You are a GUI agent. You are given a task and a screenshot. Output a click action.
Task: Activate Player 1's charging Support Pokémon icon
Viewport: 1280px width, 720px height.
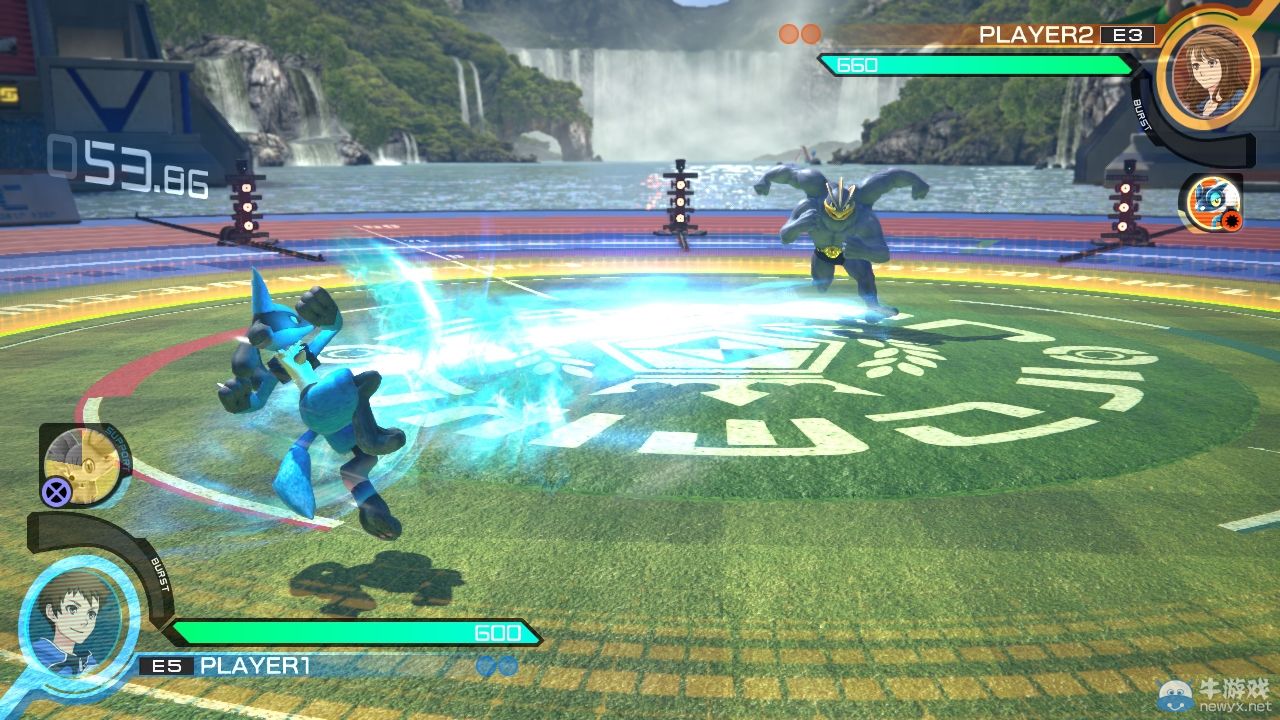(84, 463)
